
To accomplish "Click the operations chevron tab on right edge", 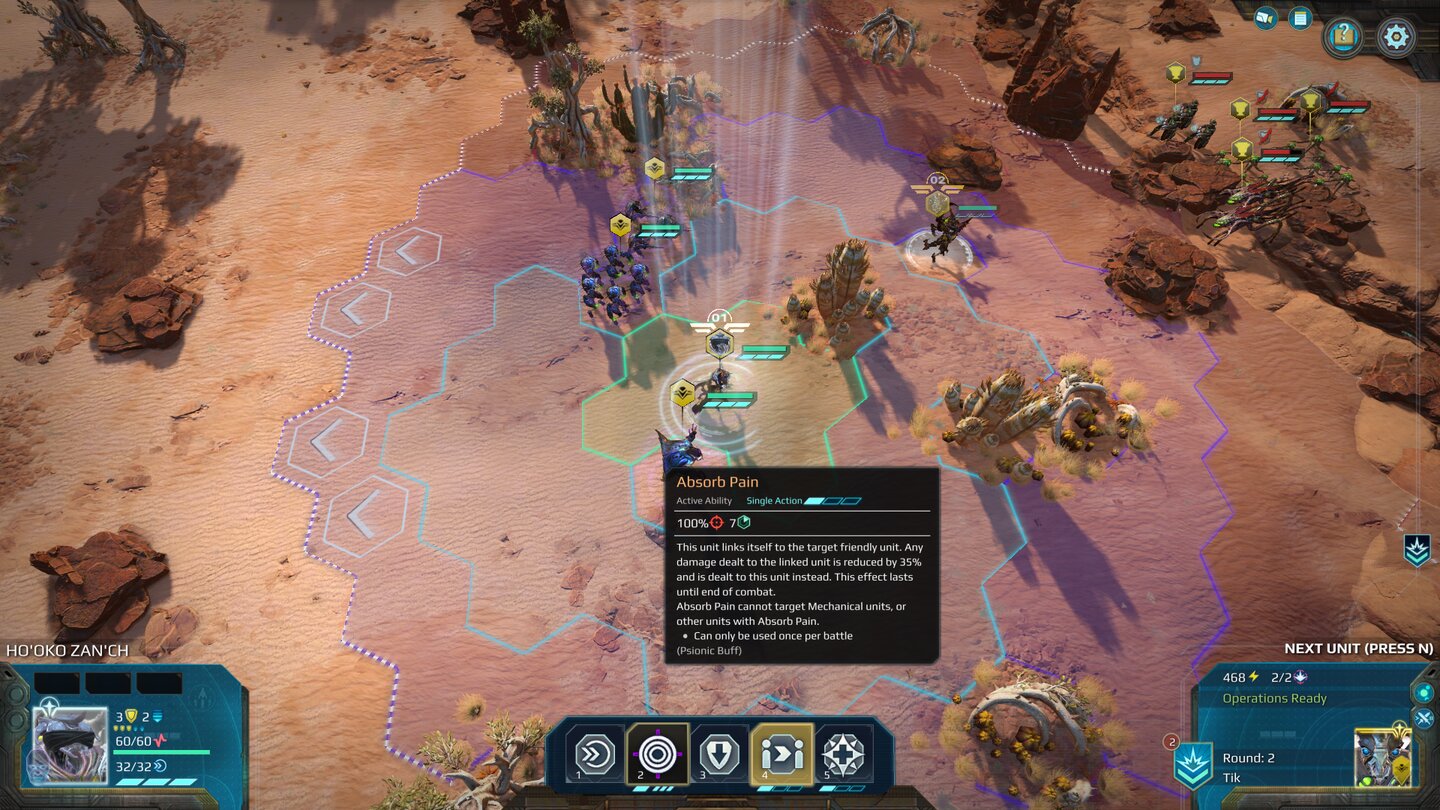I will point(1417,550).
